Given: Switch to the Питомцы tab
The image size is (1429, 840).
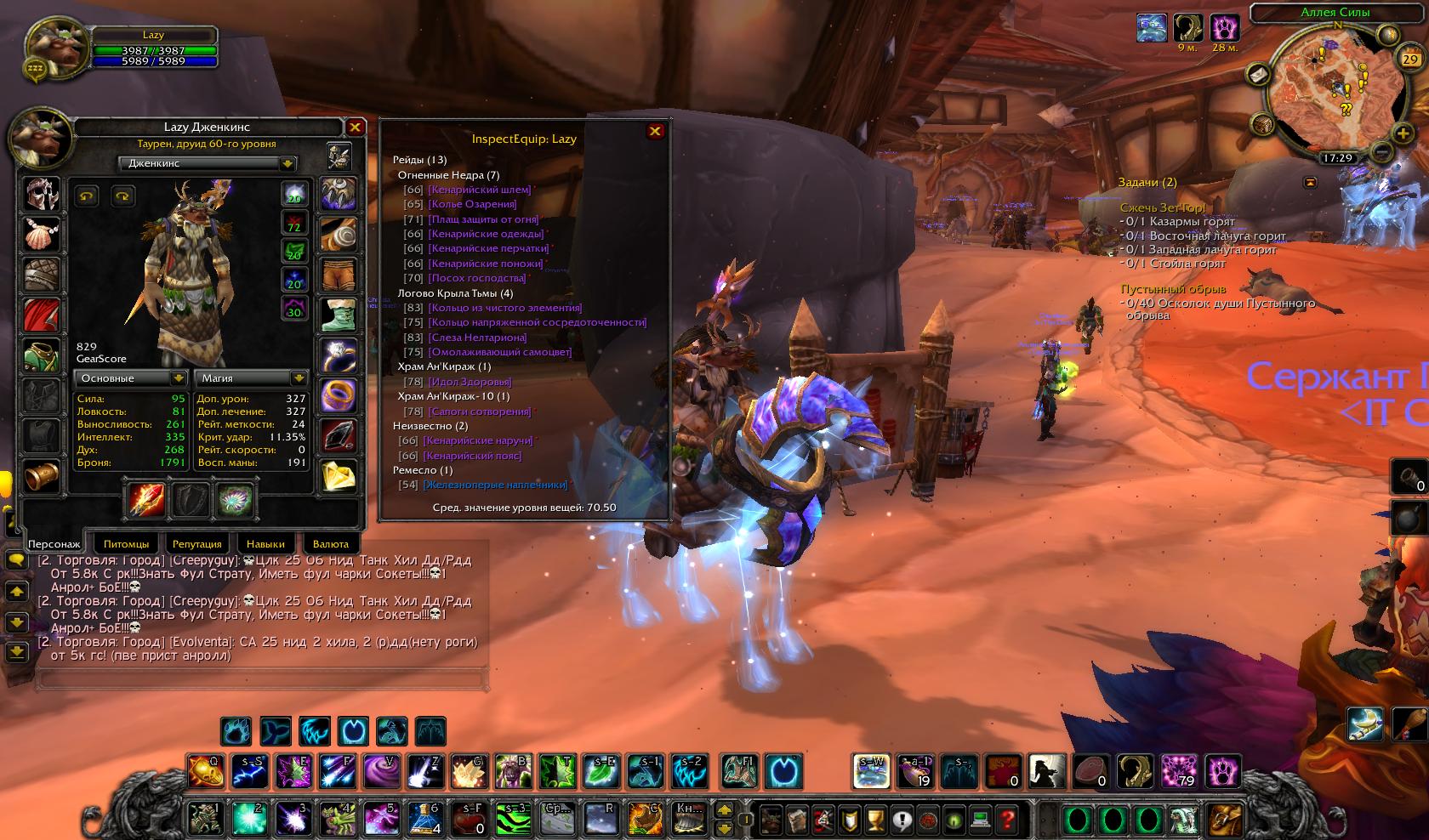Looking at the screenshot, I should pyautogui.click(x=126, y=543).
